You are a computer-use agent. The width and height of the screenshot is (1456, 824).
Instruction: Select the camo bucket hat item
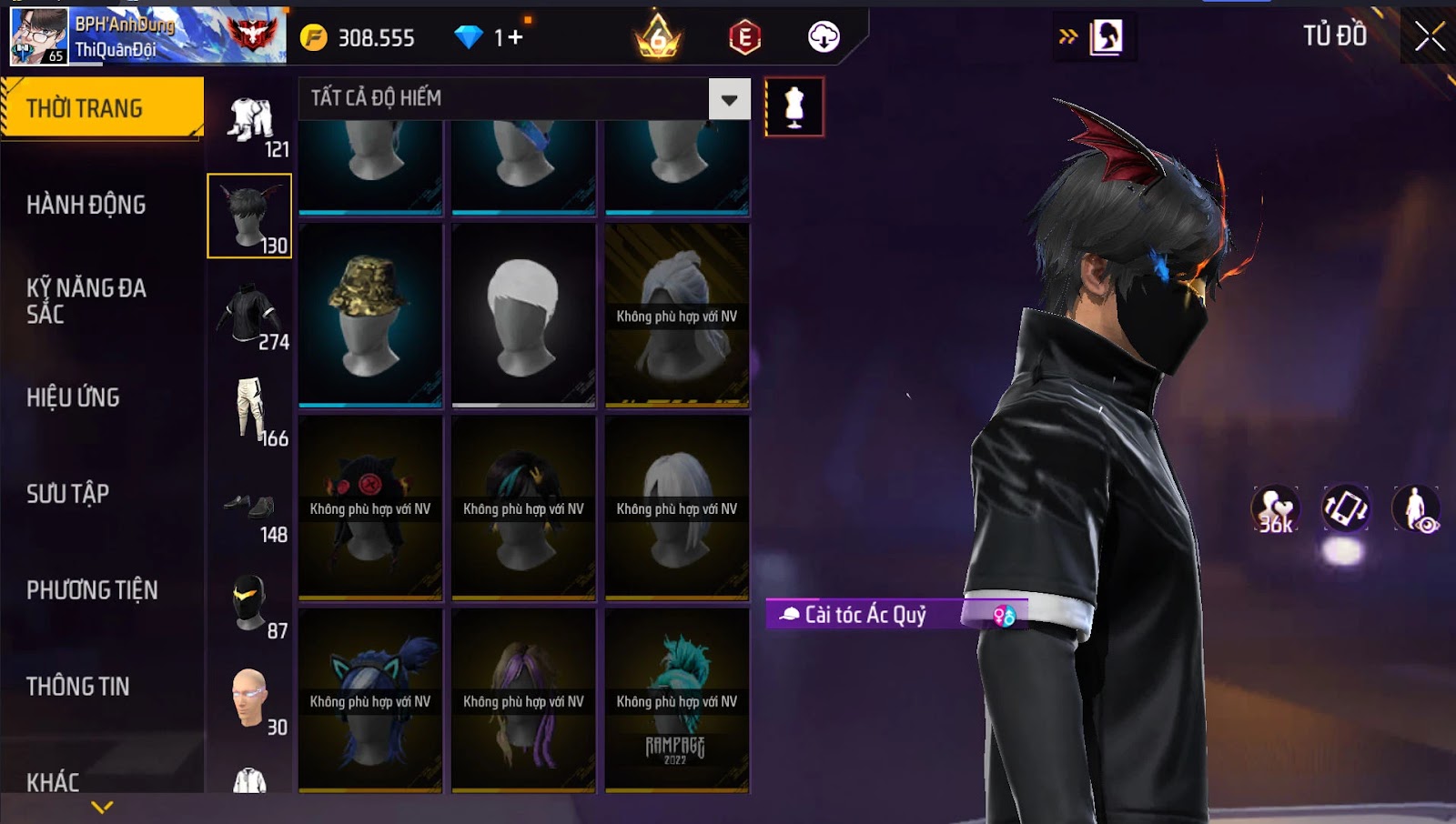[370, 314]
